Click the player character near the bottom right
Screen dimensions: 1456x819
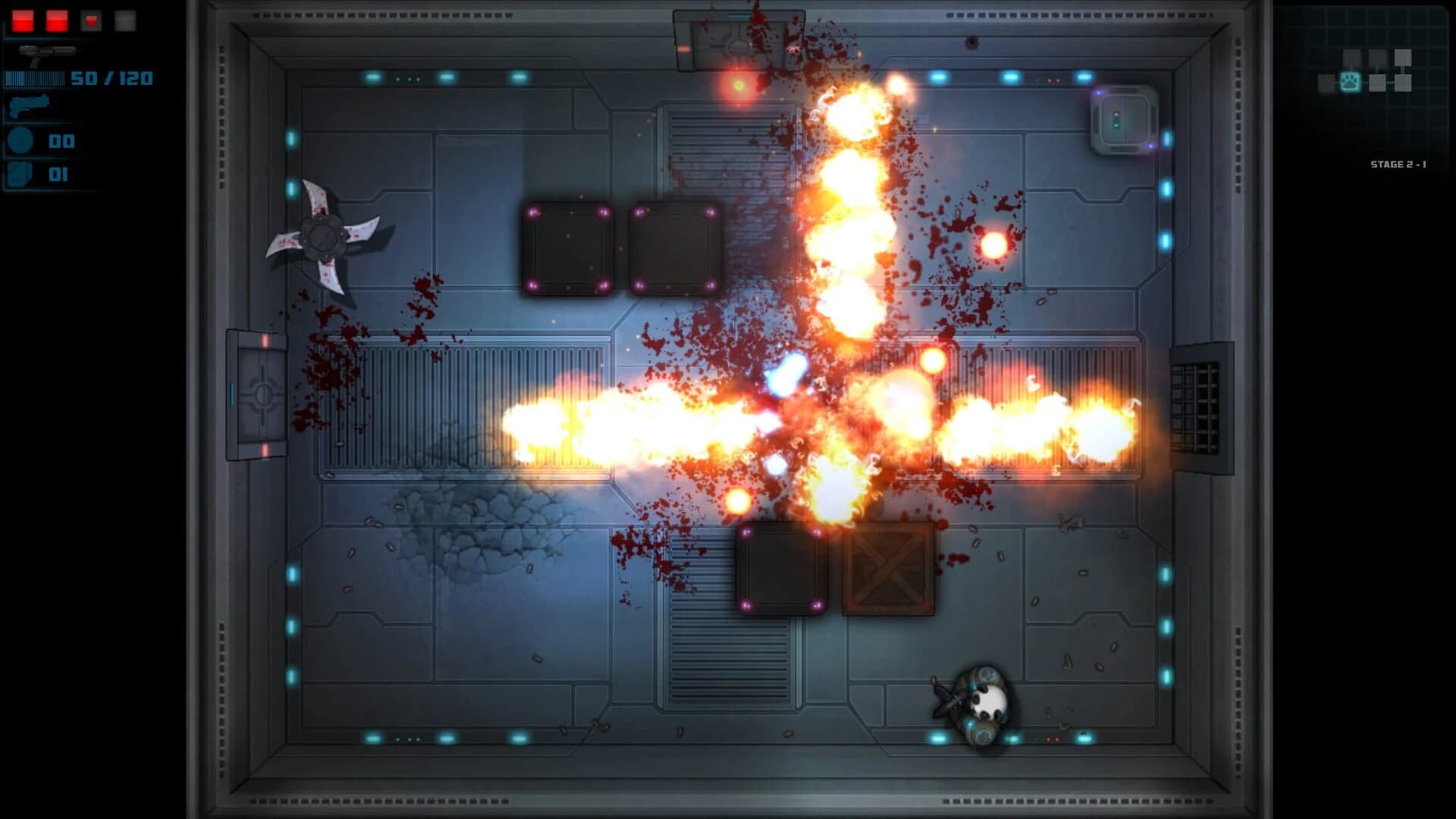982,698
